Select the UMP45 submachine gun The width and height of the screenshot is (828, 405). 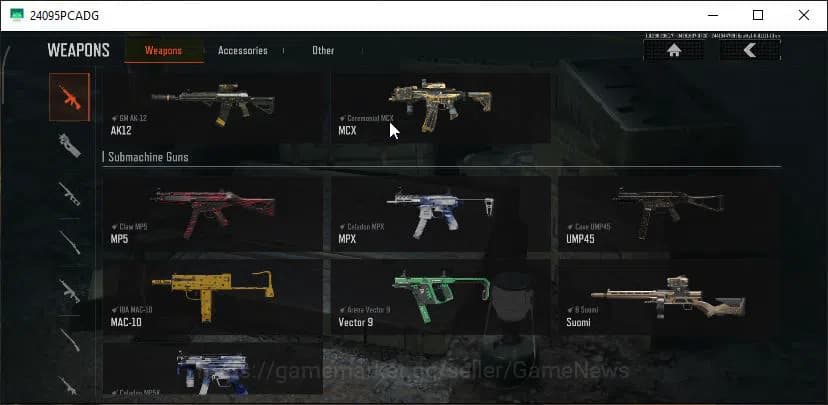click(667, 212)
